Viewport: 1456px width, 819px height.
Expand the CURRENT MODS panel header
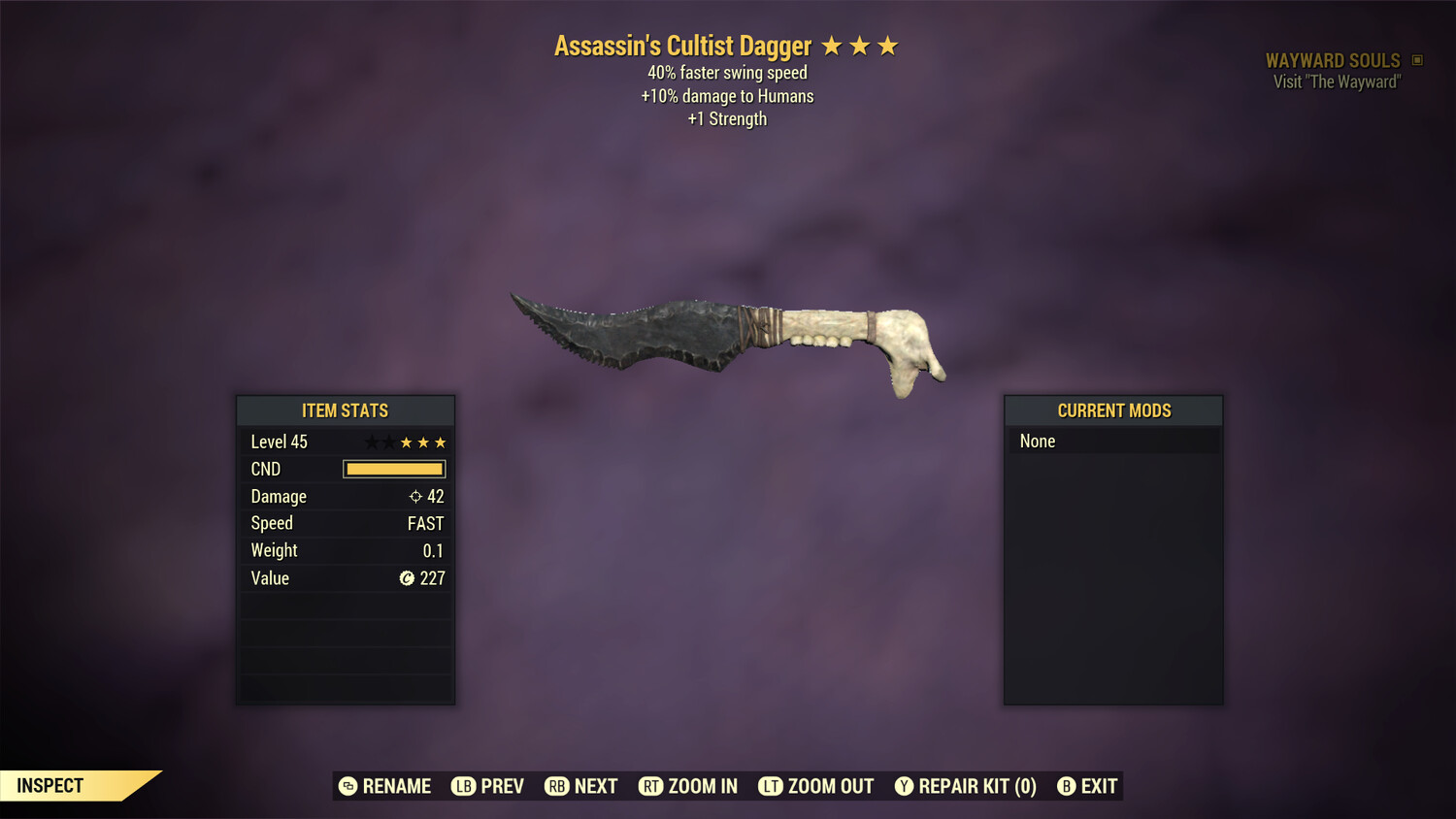[1112, 410]
